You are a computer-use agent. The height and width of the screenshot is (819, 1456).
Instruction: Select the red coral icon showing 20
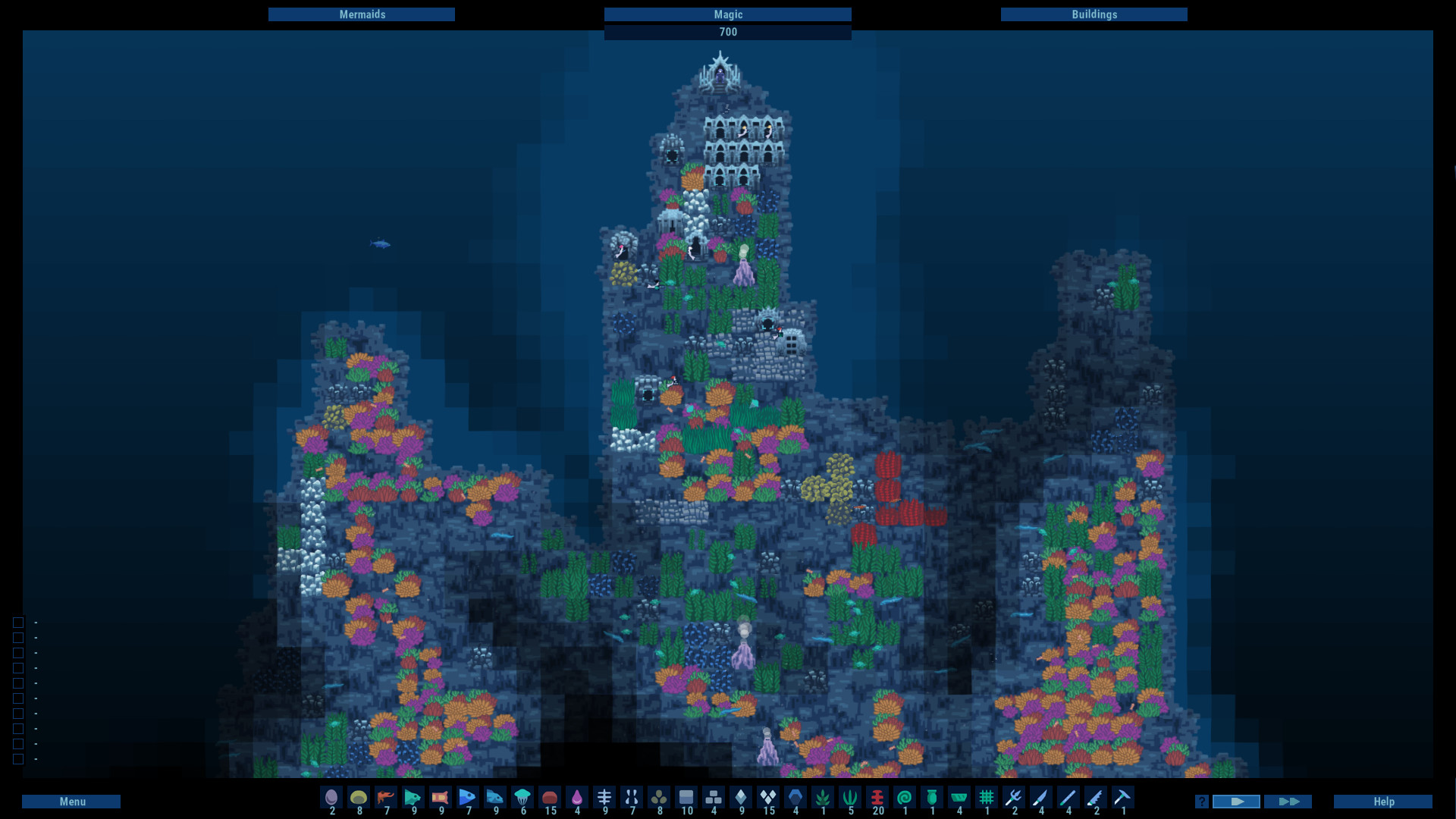click(x=877, y=798)
